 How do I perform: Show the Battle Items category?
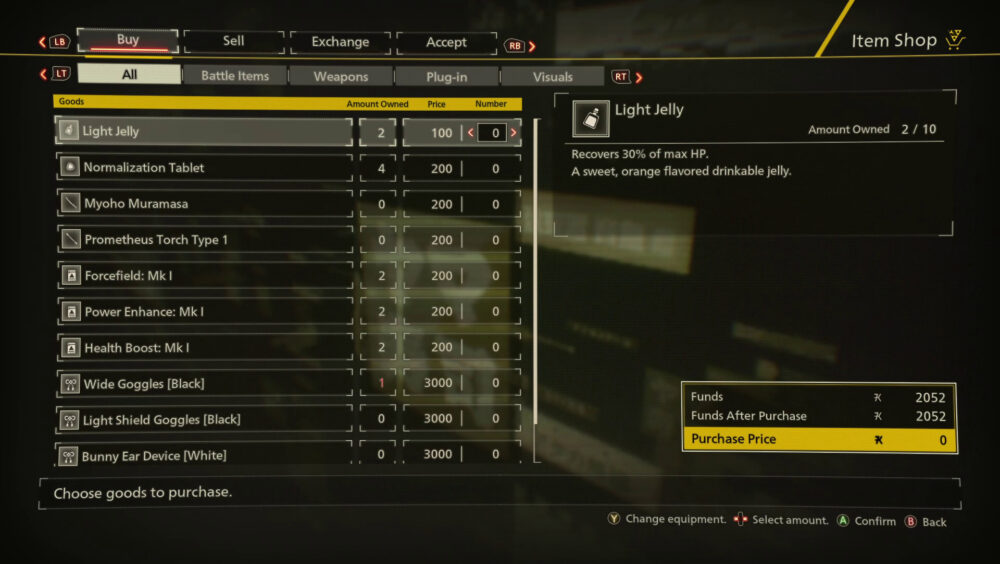pyautogui.click(x=235, y=76)
